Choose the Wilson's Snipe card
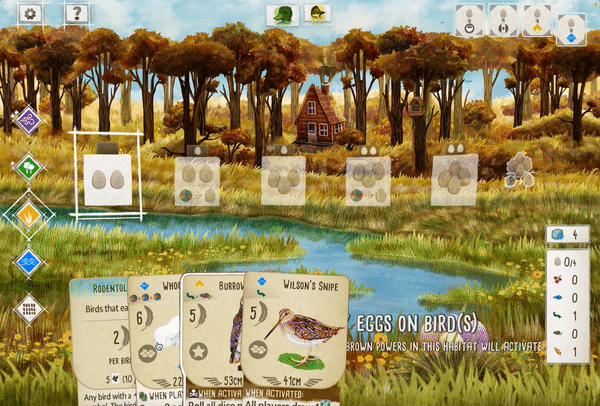Screen dimensions: 600x406 (298, 340)
